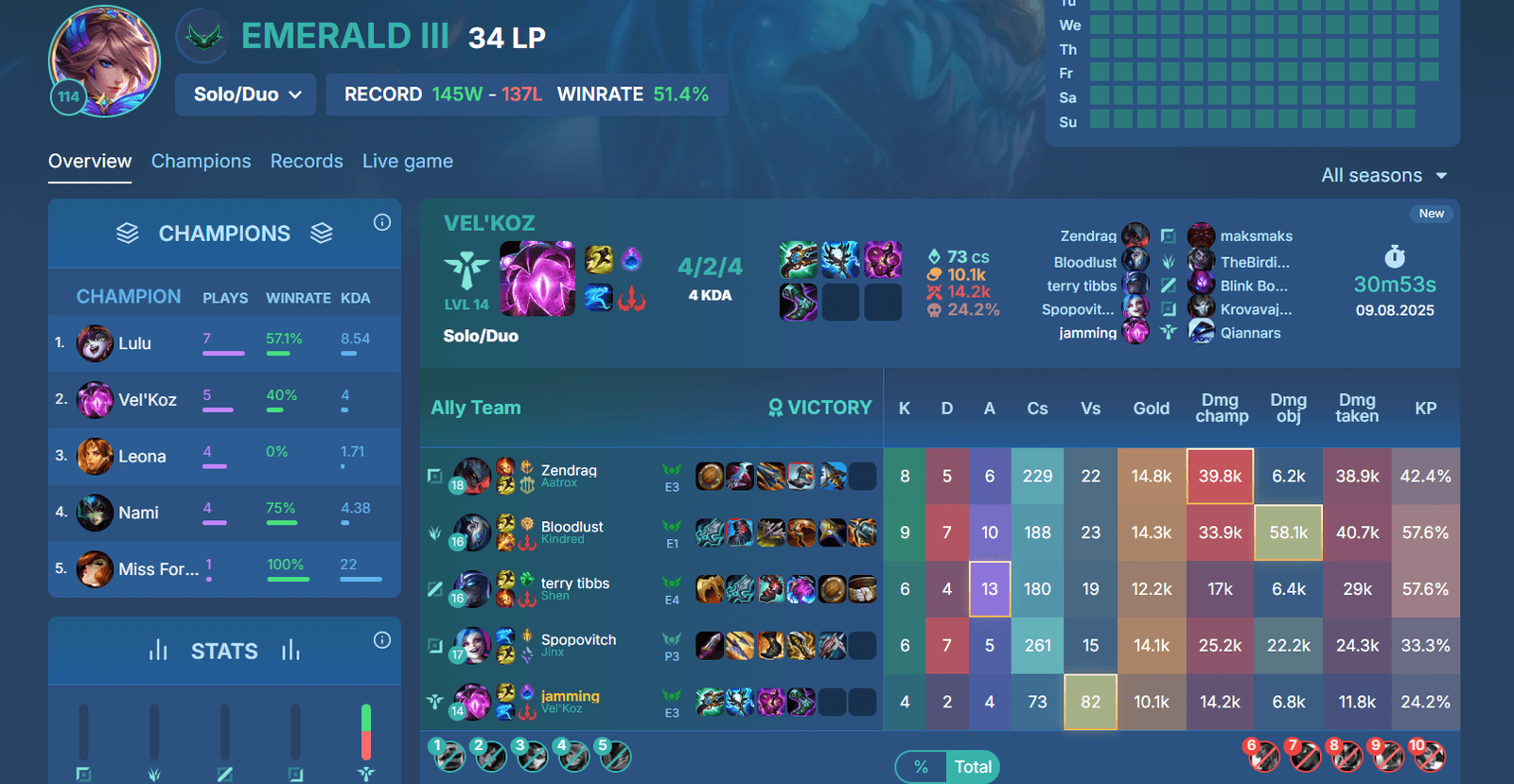This screenshot has width=1514, height=784.
Task: Switch to the Champions tab
Action: tap(201, 161)
